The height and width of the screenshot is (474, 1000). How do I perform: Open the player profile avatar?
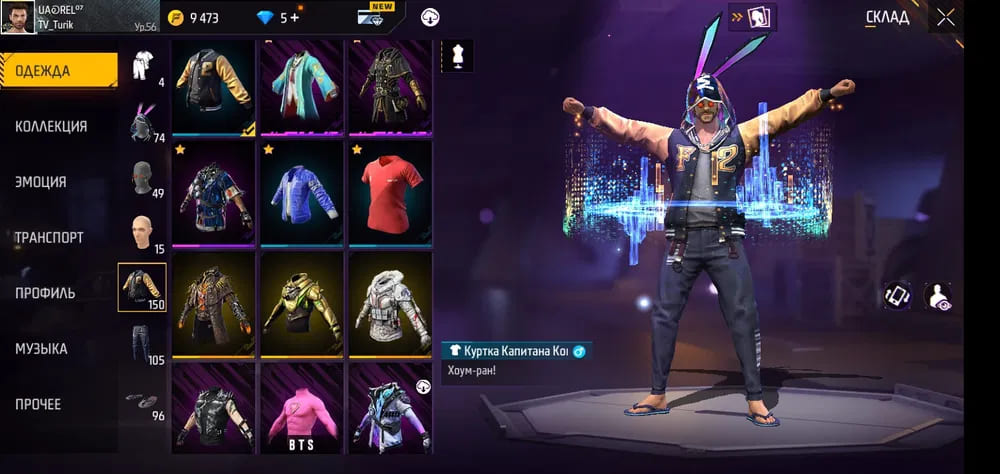point(19,17)
